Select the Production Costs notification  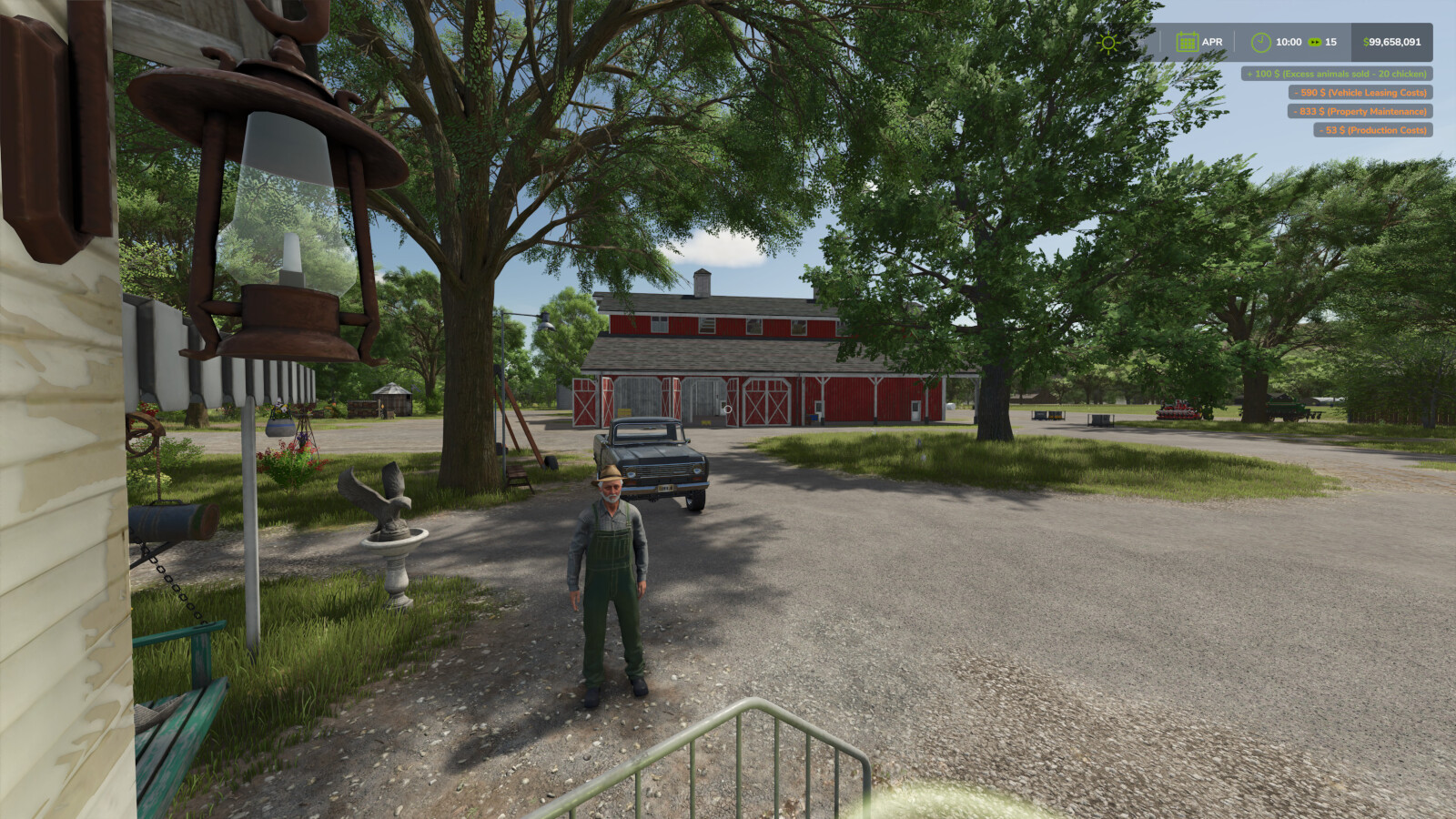click(1372, 130)
